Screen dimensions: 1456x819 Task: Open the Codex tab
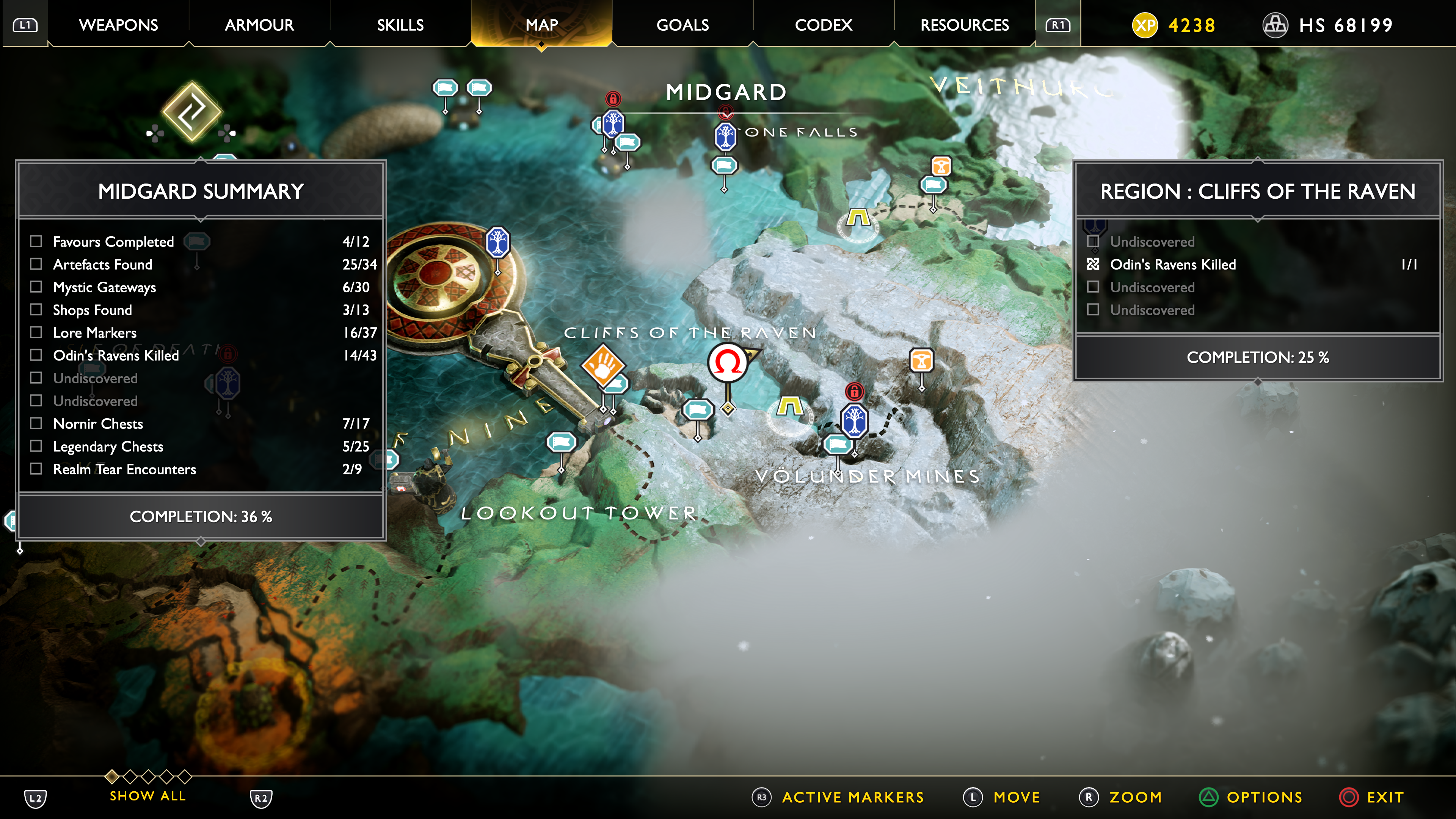(x=823, y=25)
